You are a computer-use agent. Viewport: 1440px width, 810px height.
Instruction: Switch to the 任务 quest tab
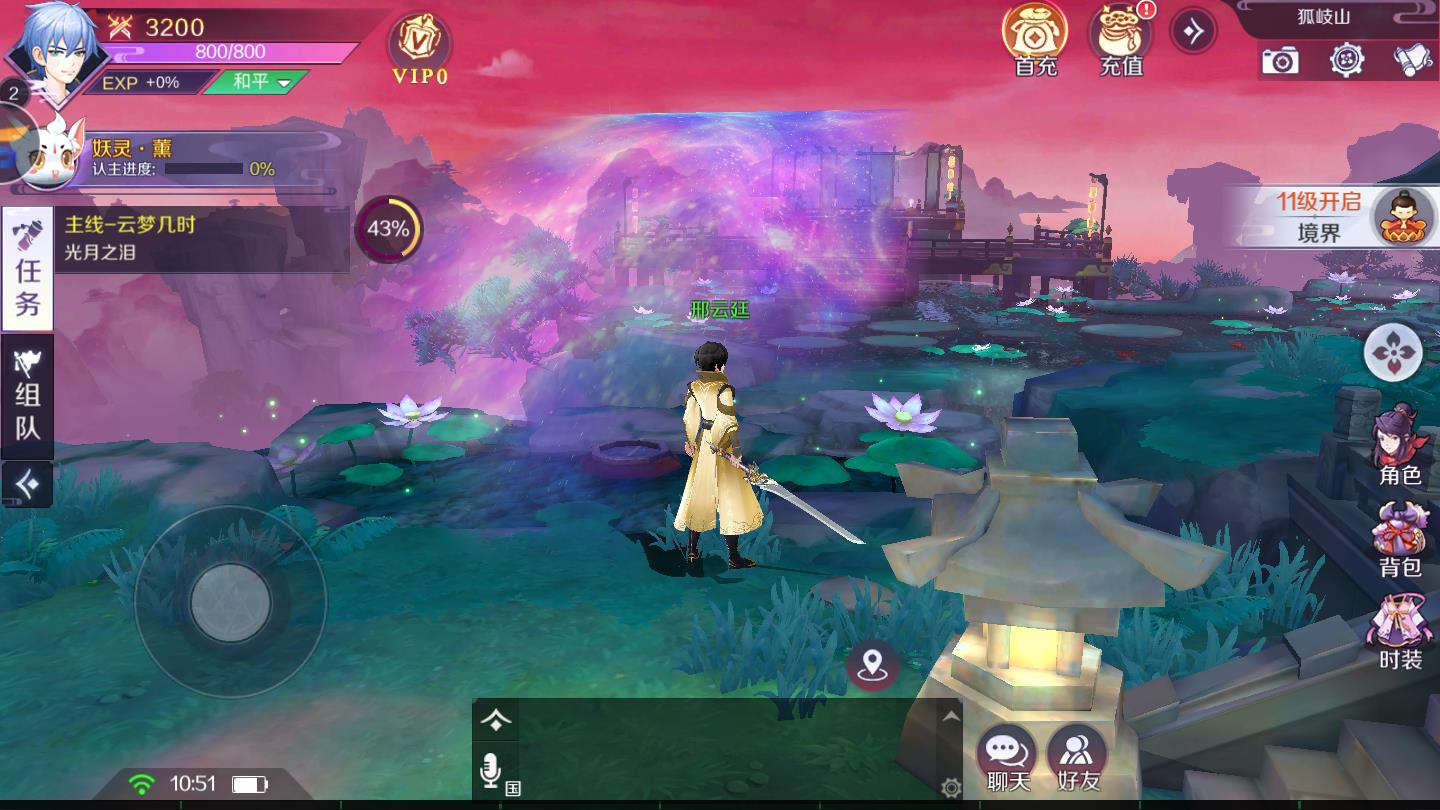click(26, 268)
